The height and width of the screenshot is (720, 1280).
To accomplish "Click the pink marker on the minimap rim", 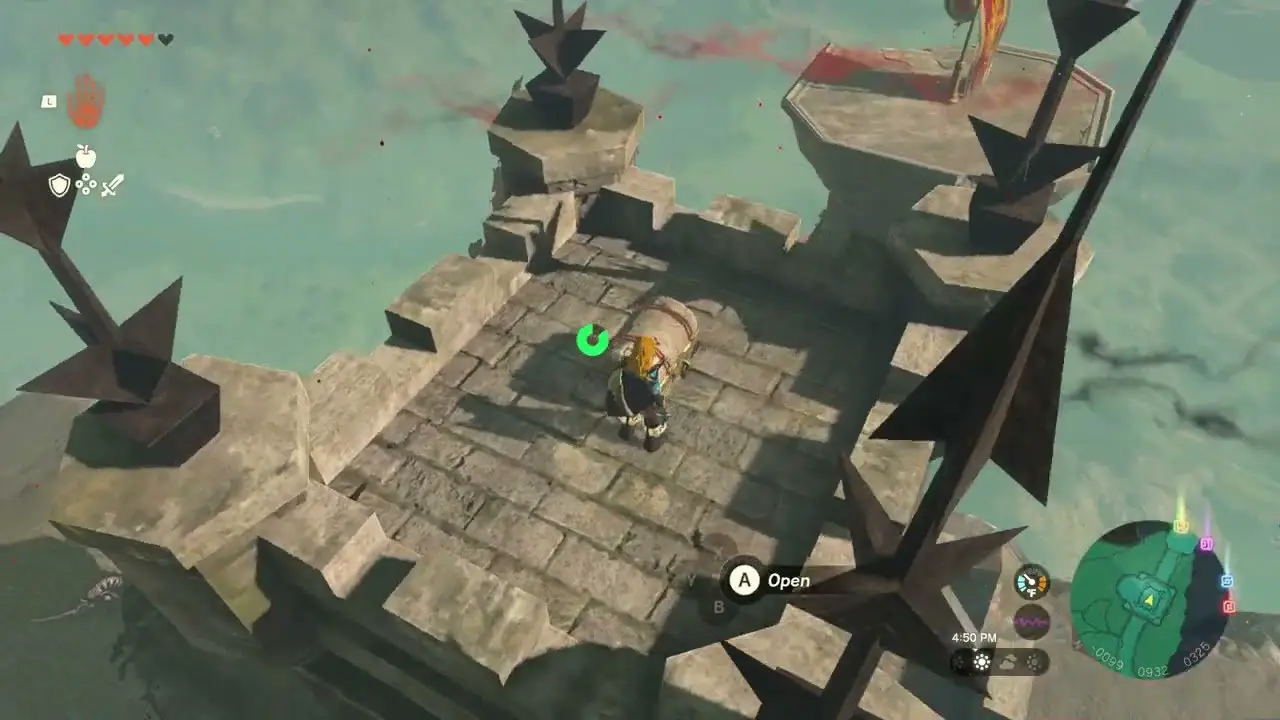I will [x=1206, y=543].
